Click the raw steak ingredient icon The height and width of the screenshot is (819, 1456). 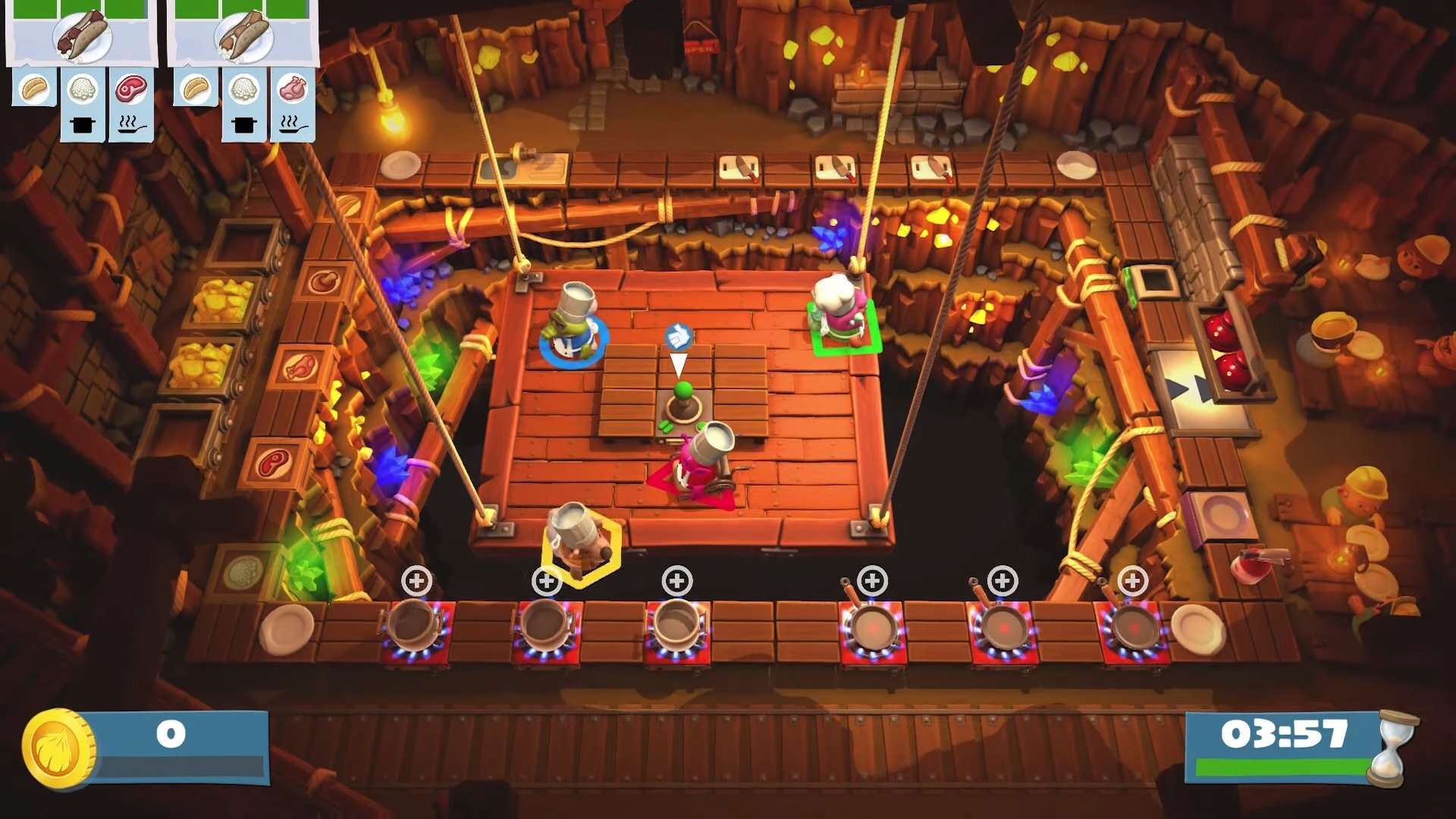(x=131, y=89)
